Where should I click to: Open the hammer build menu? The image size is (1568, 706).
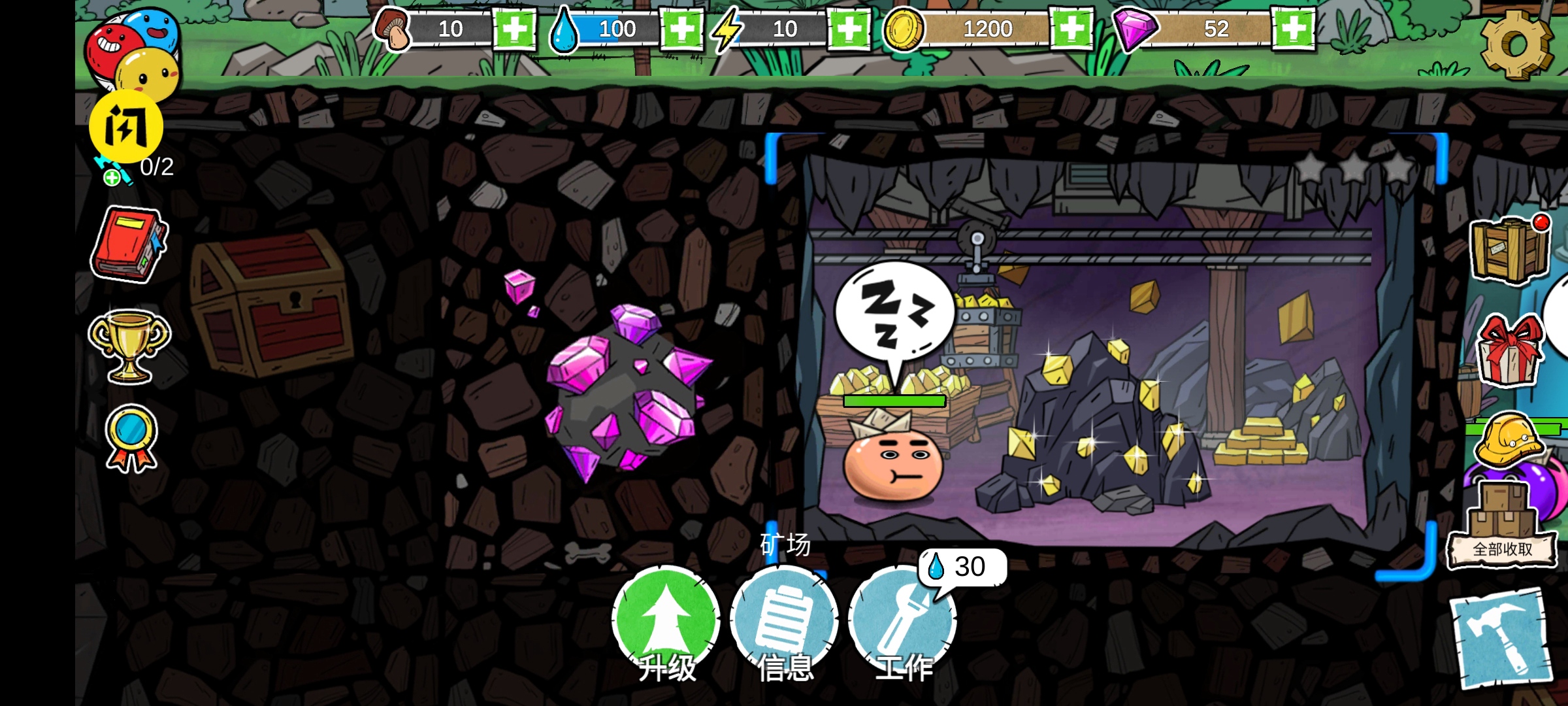(1499, 639)
